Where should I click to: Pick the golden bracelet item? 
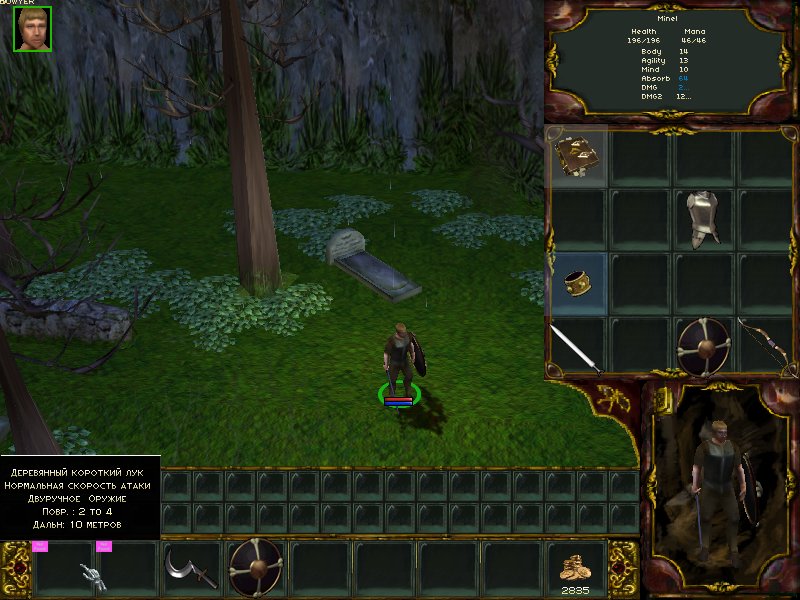coord(577,283)
